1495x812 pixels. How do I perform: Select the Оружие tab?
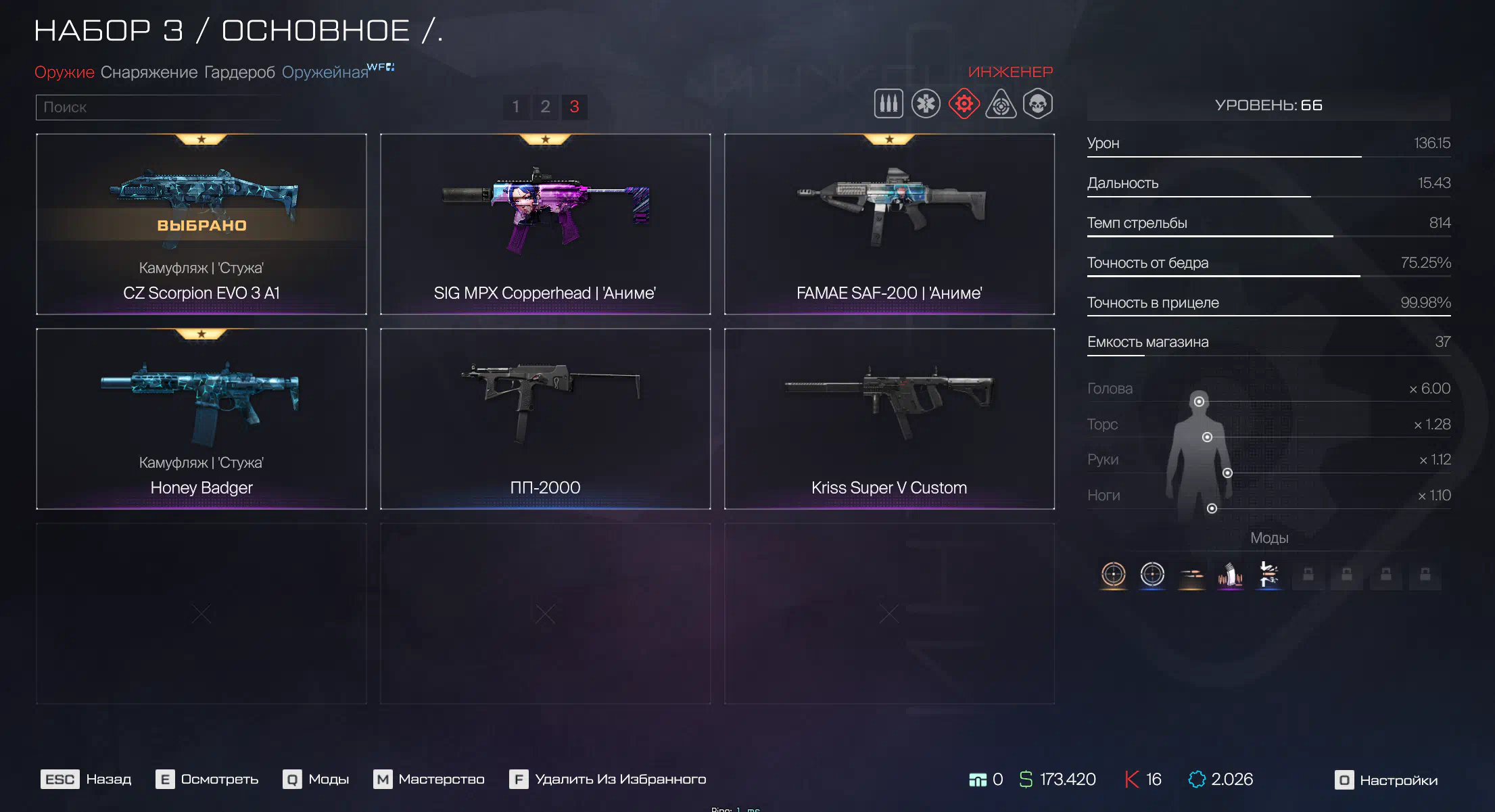[x=64, y=72]
